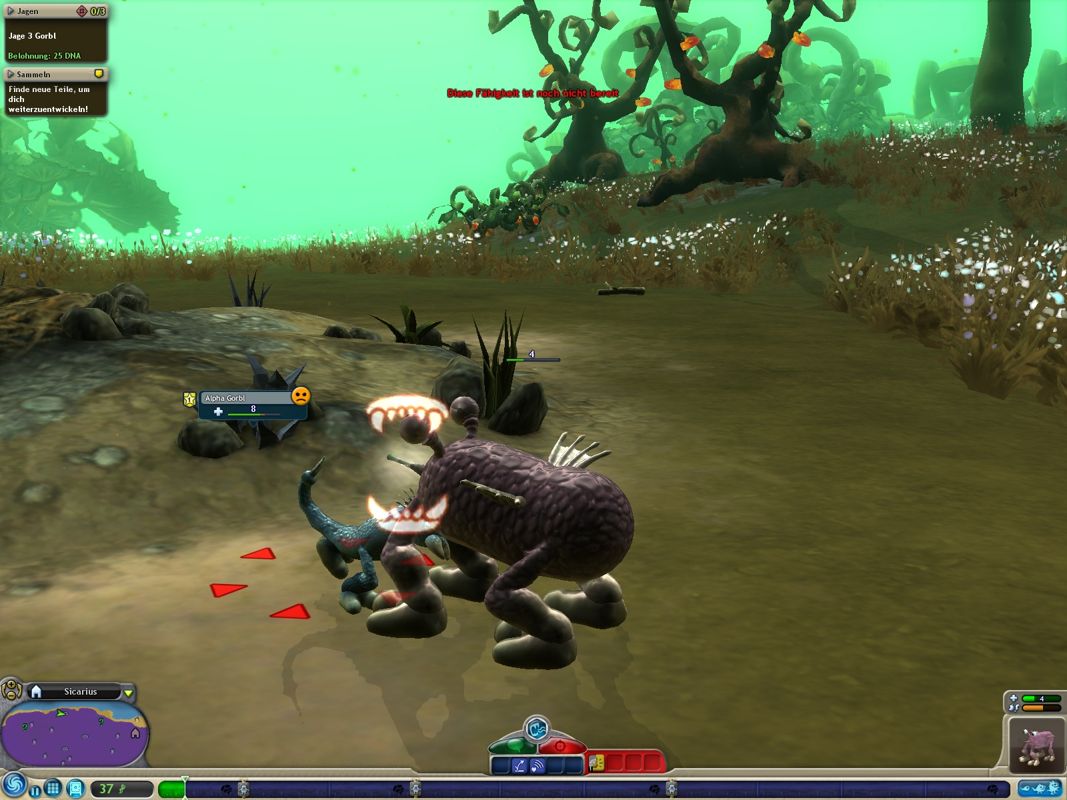Screen dimensions: 1067x800
Task: Pause the game with the pause button
Action: pos(35,789)
